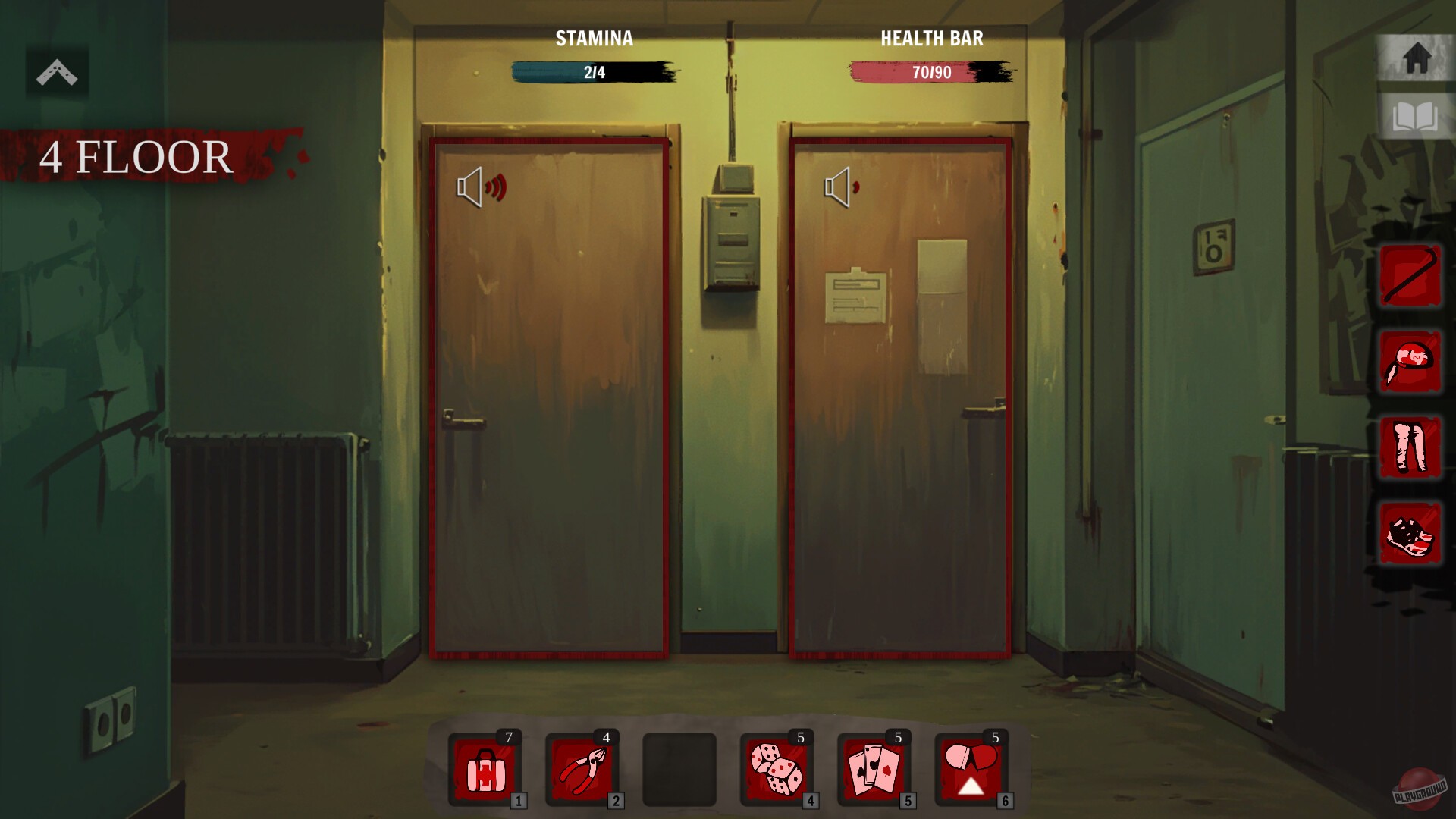Click the upward arrow panel at top left
1456x819 pixels.
pos(58,72)
